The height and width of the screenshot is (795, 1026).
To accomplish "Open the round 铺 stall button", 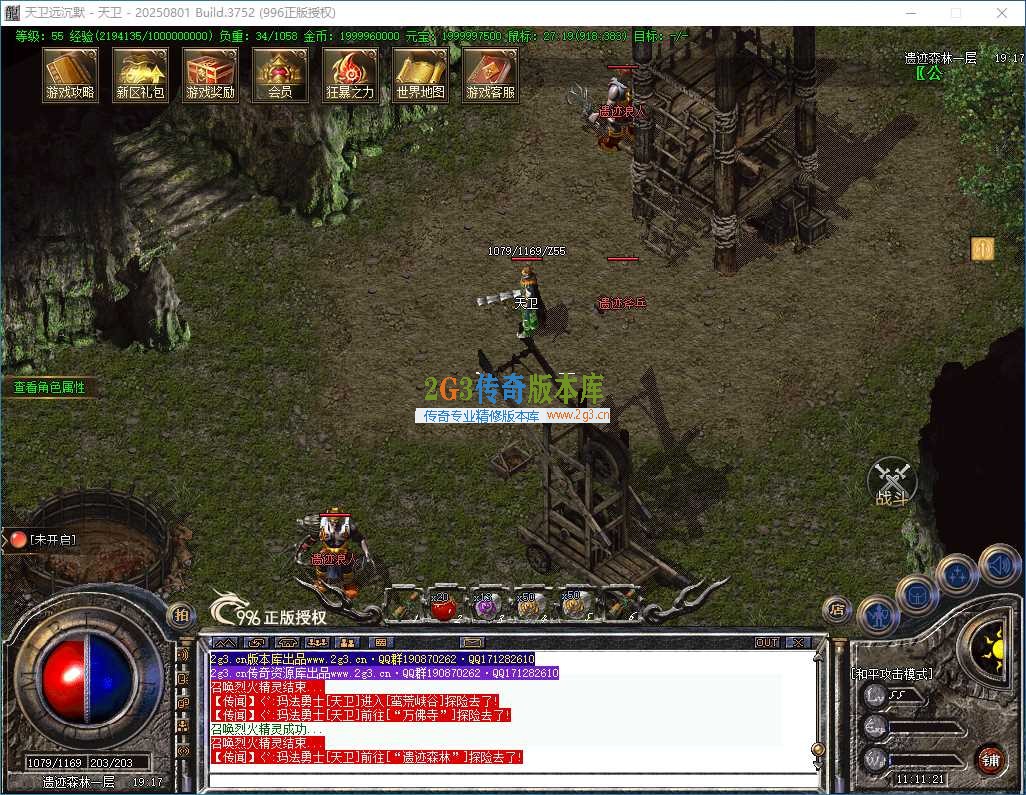I will point(990,759).
